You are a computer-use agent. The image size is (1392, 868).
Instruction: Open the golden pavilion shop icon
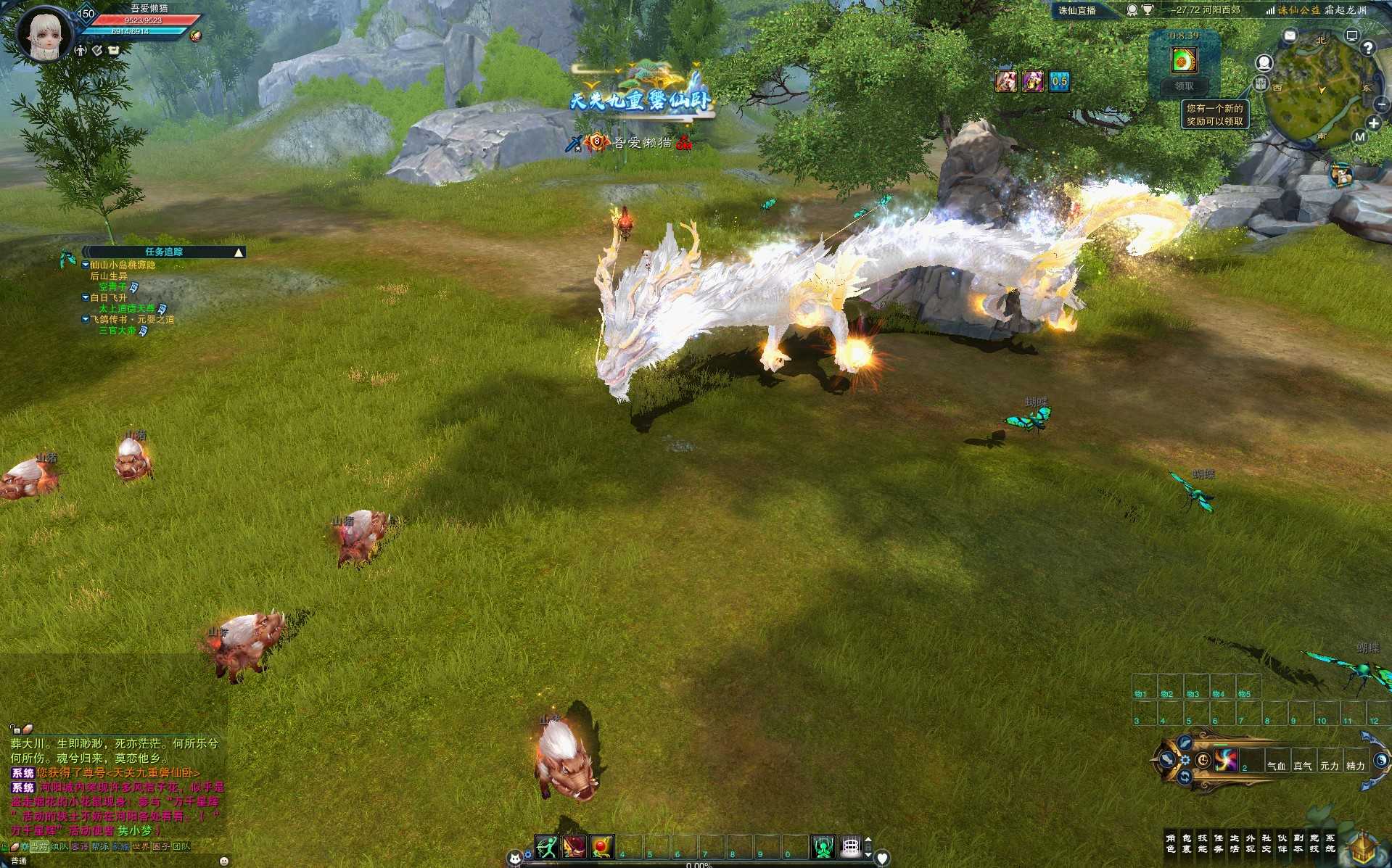(1362, 848)
